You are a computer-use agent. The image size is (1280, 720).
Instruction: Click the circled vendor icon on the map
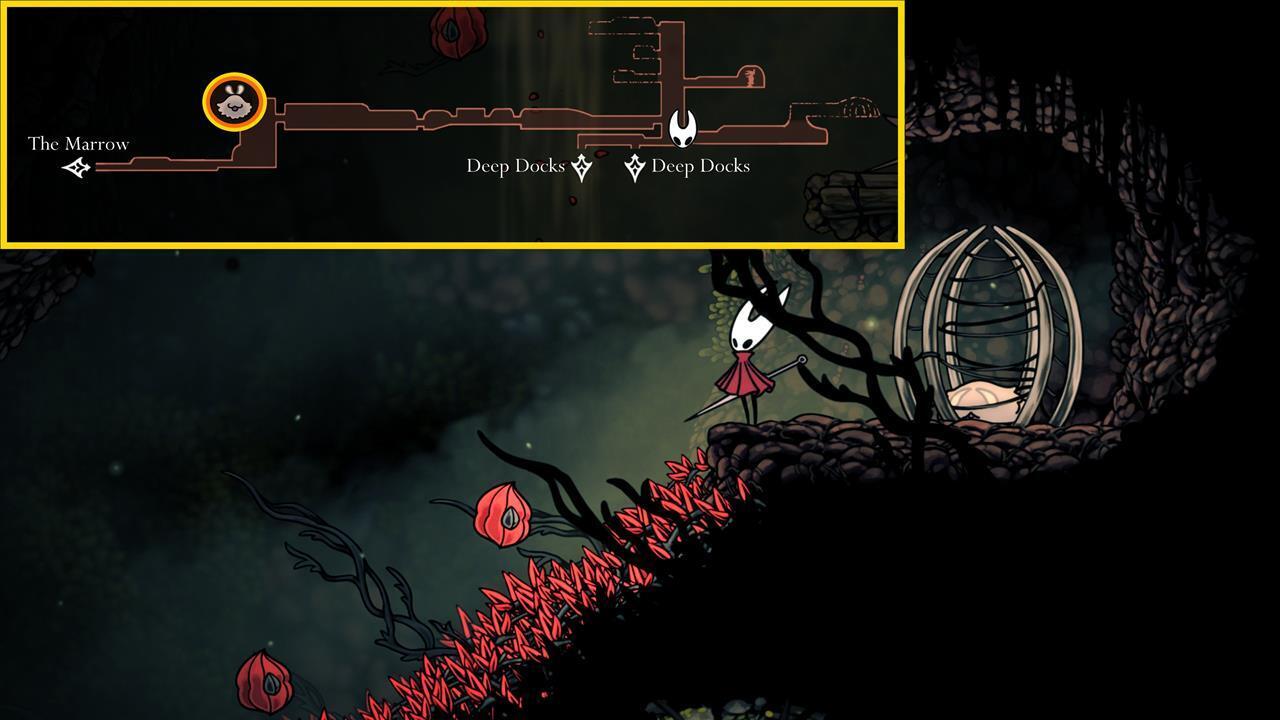[233, 103]
